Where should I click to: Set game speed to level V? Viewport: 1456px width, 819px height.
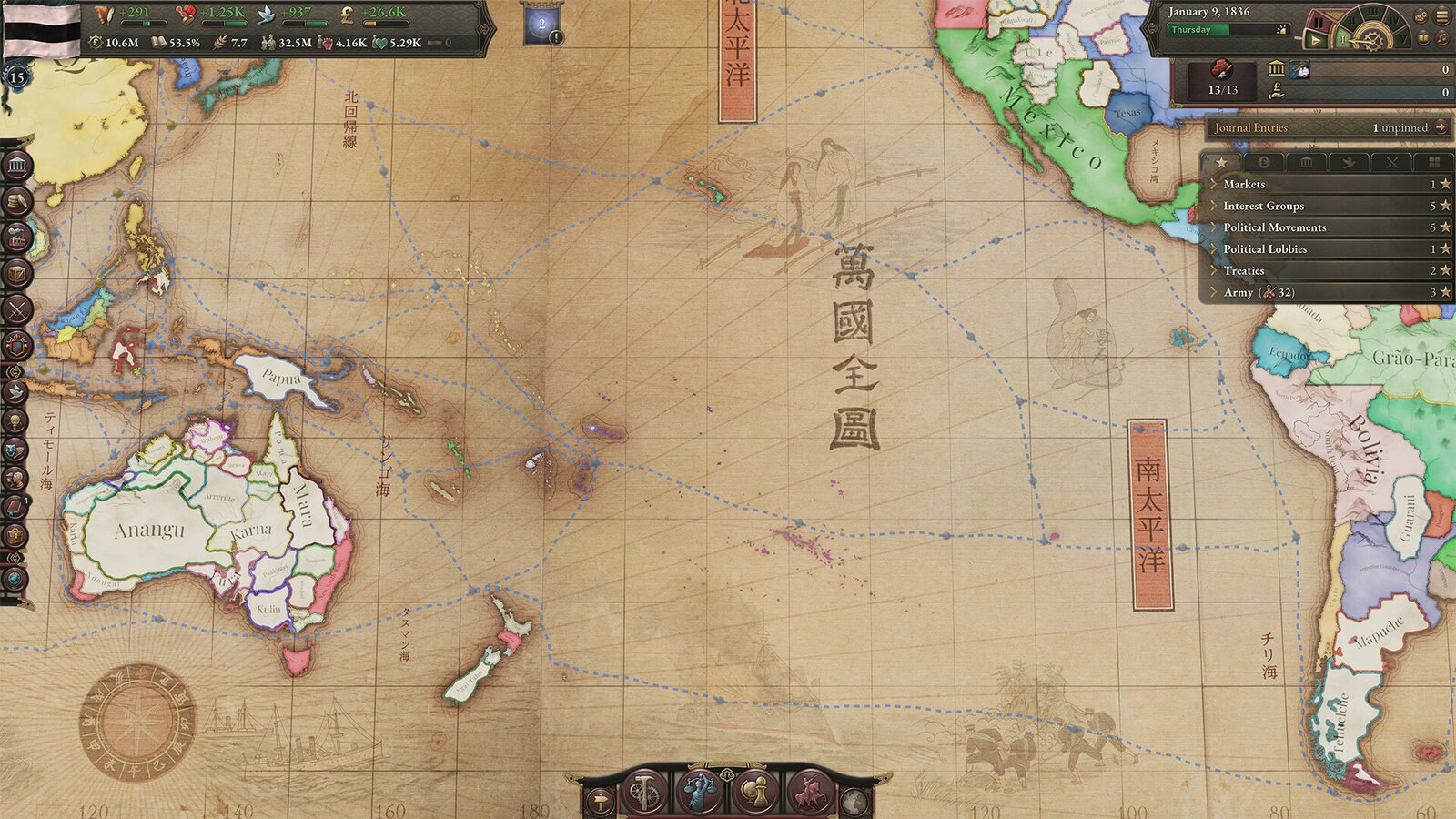point(1404,39)
